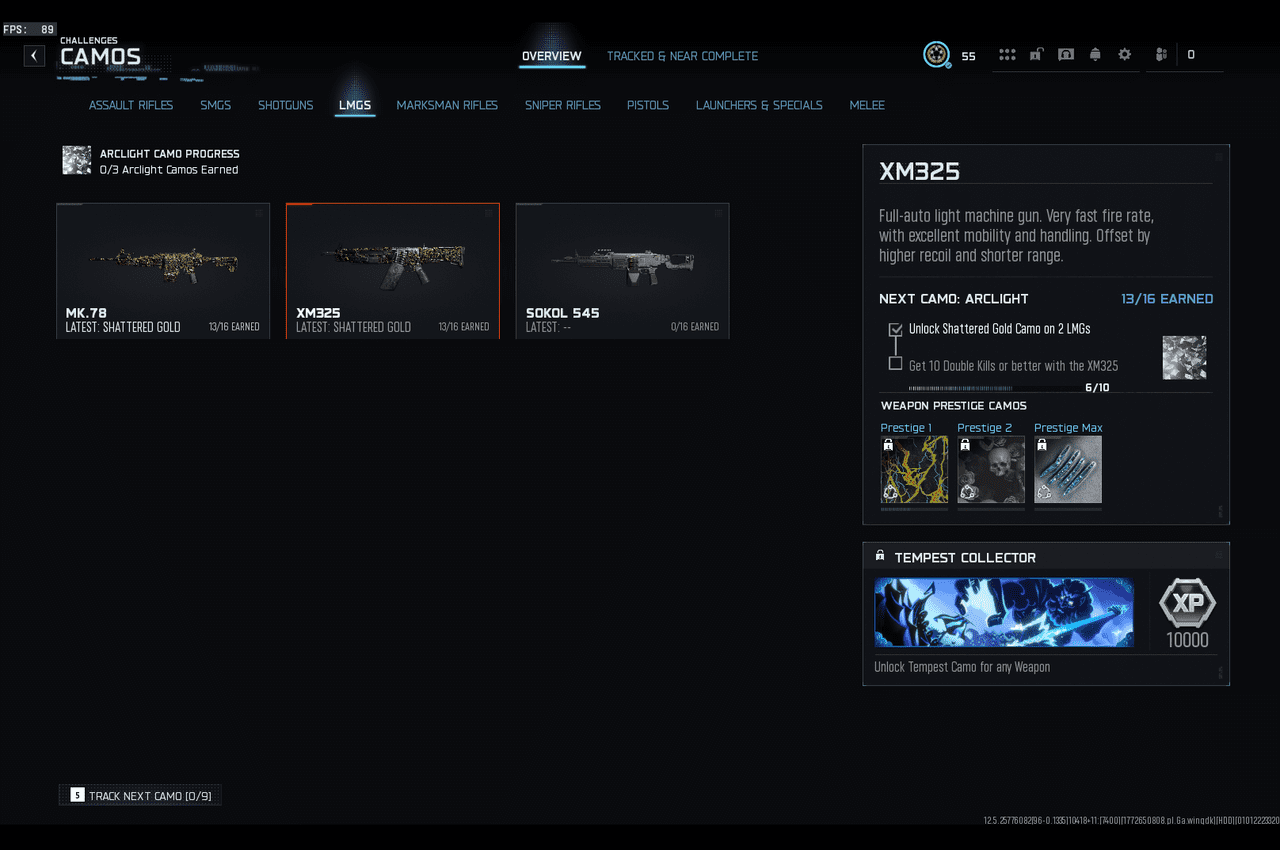Screen dimensions: 1280x850
Task: Click the player level emblem showing 55
Action: [936, 55]
